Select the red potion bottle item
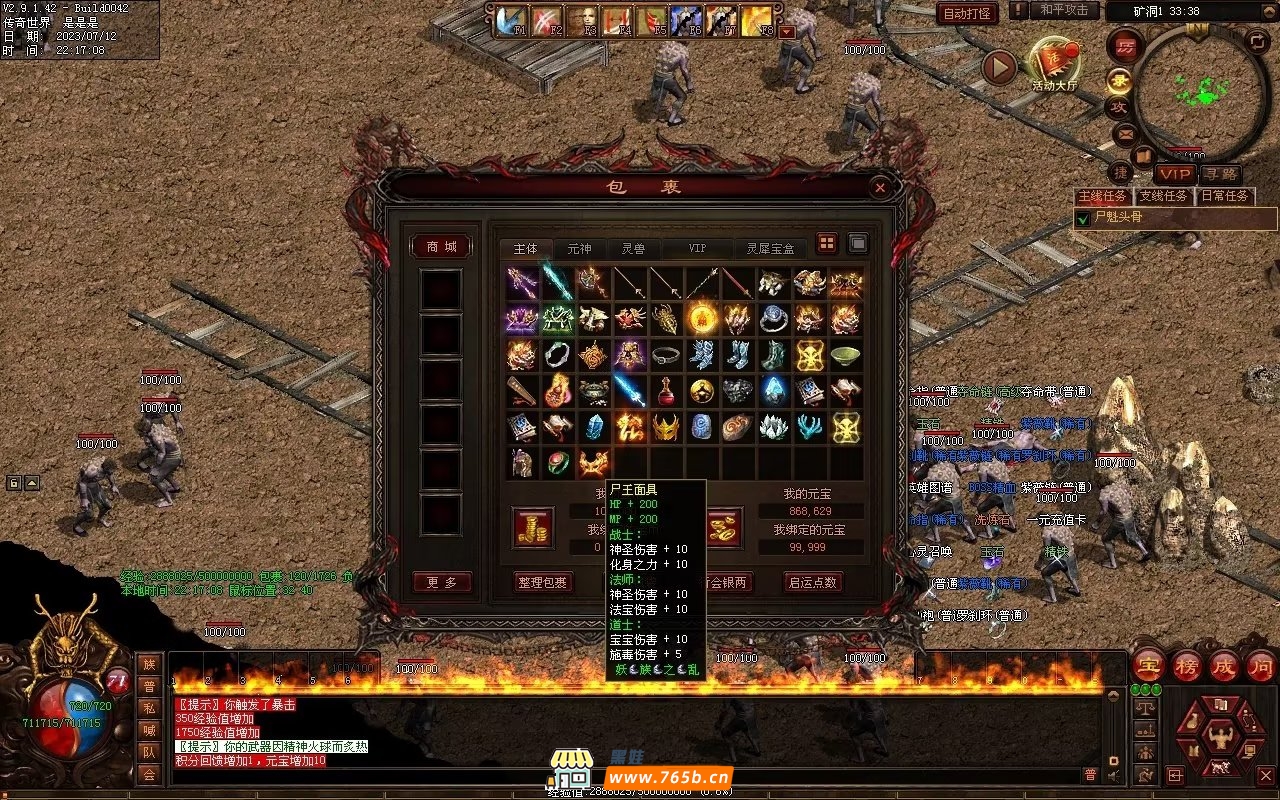The height and width of the screenshot is (800, 1280). (x=665, y=391)
